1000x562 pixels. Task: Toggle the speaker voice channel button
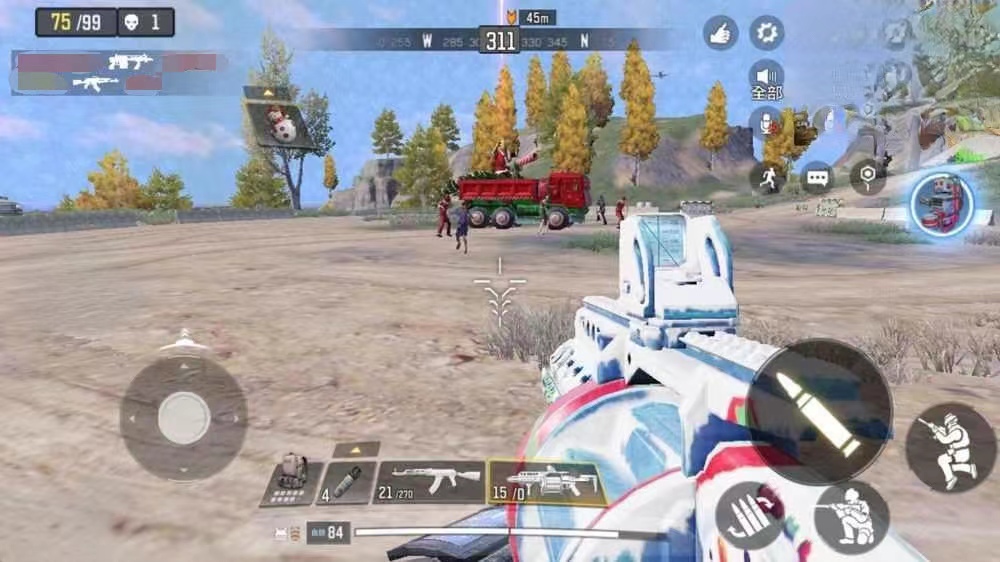[x=767, y=77]
